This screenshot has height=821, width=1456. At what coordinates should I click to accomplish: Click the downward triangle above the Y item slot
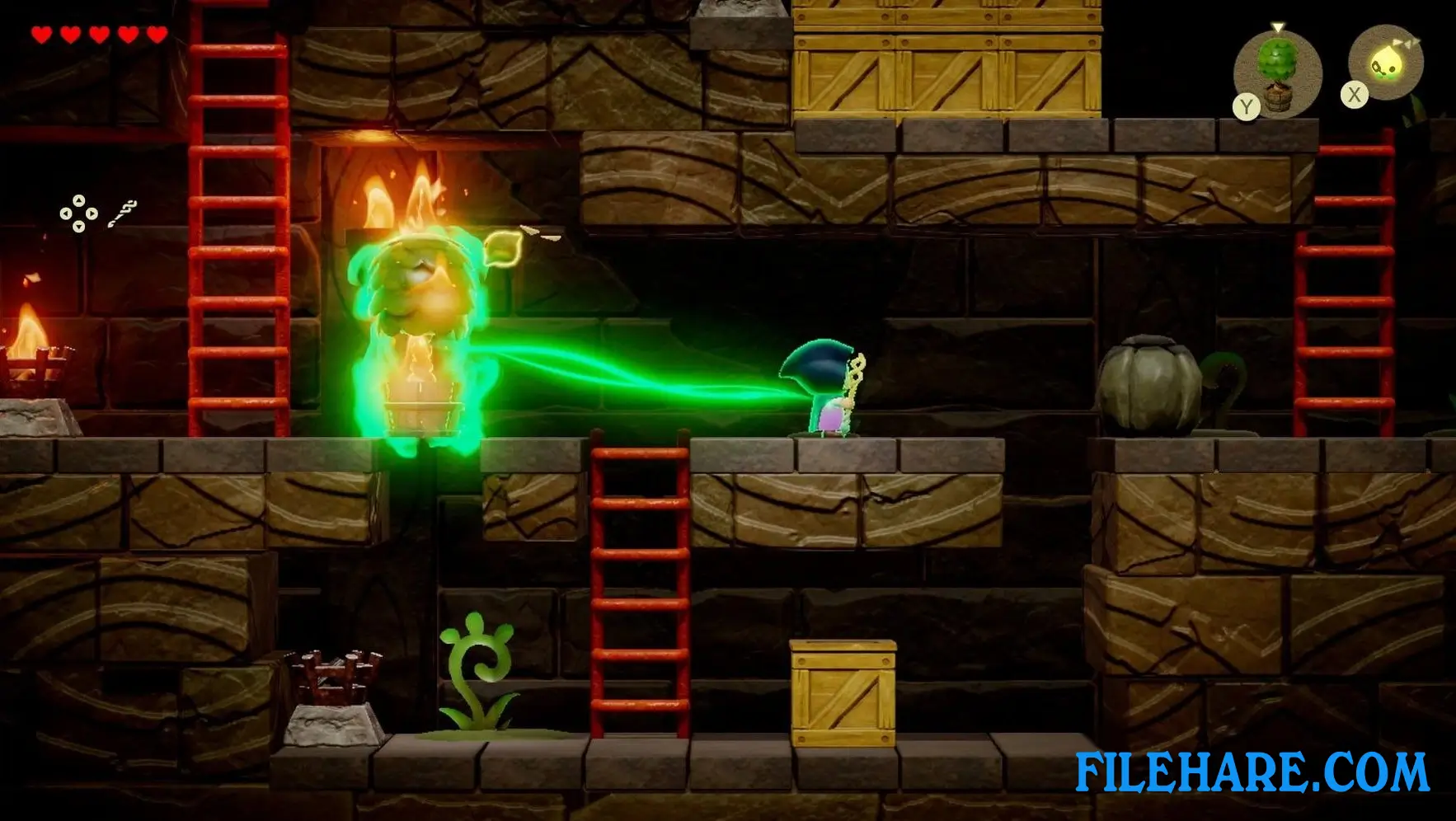tap(1277, 26)
